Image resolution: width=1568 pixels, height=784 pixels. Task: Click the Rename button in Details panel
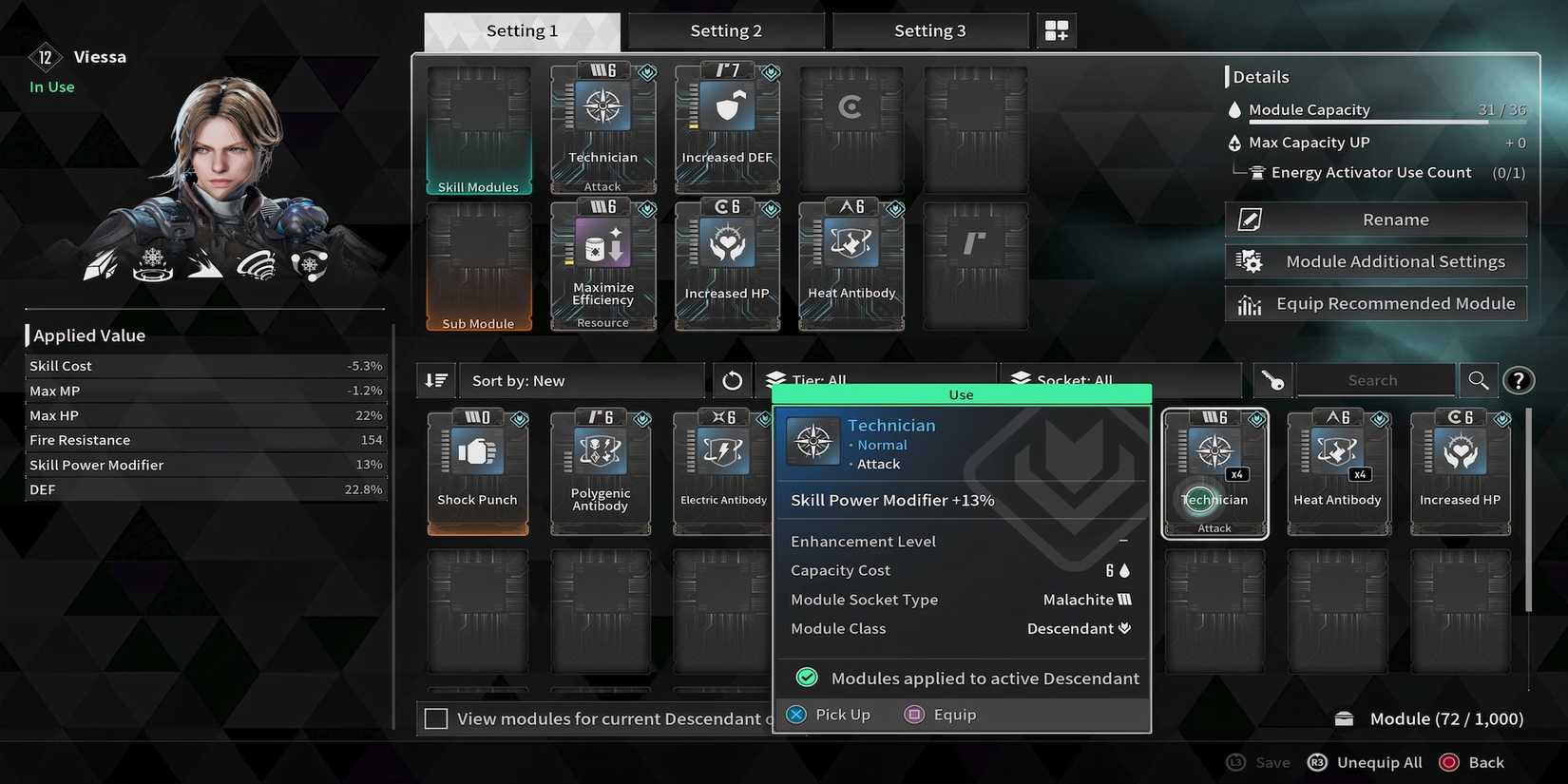pyautogui.click(x=1375, y=219)
